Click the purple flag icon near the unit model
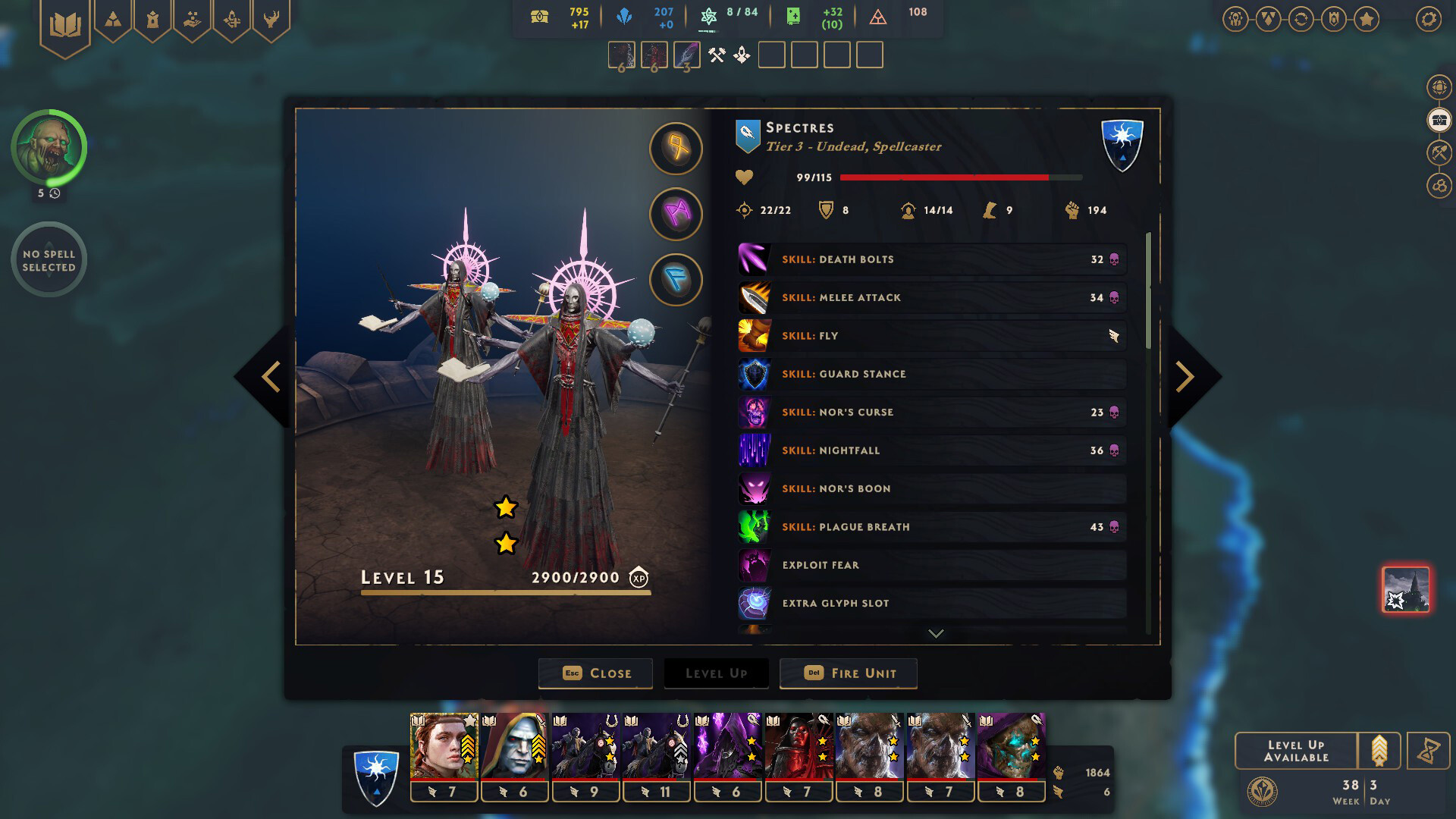Screen dimensions: 1456x819 click(x=676, y=214)
